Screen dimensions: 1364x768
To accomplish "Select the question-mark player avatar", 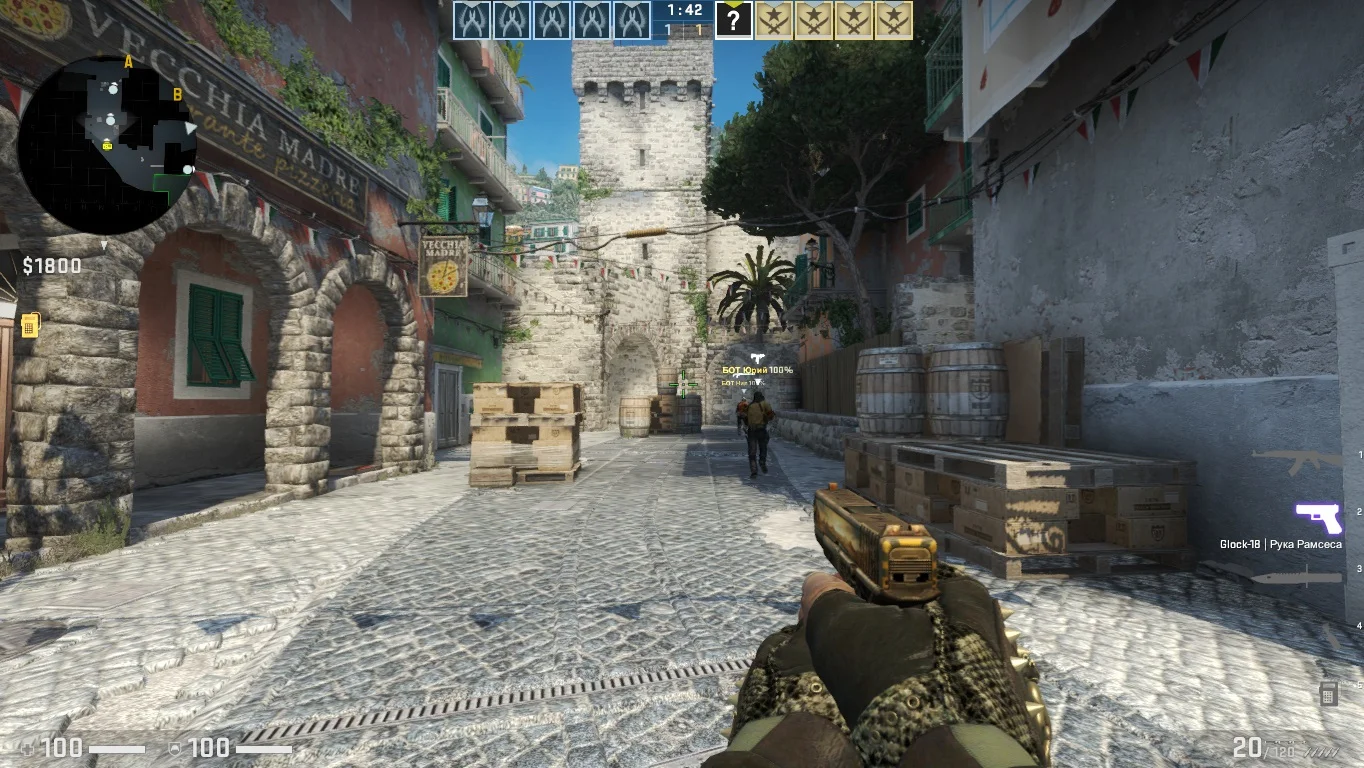I will coord(733,20).
